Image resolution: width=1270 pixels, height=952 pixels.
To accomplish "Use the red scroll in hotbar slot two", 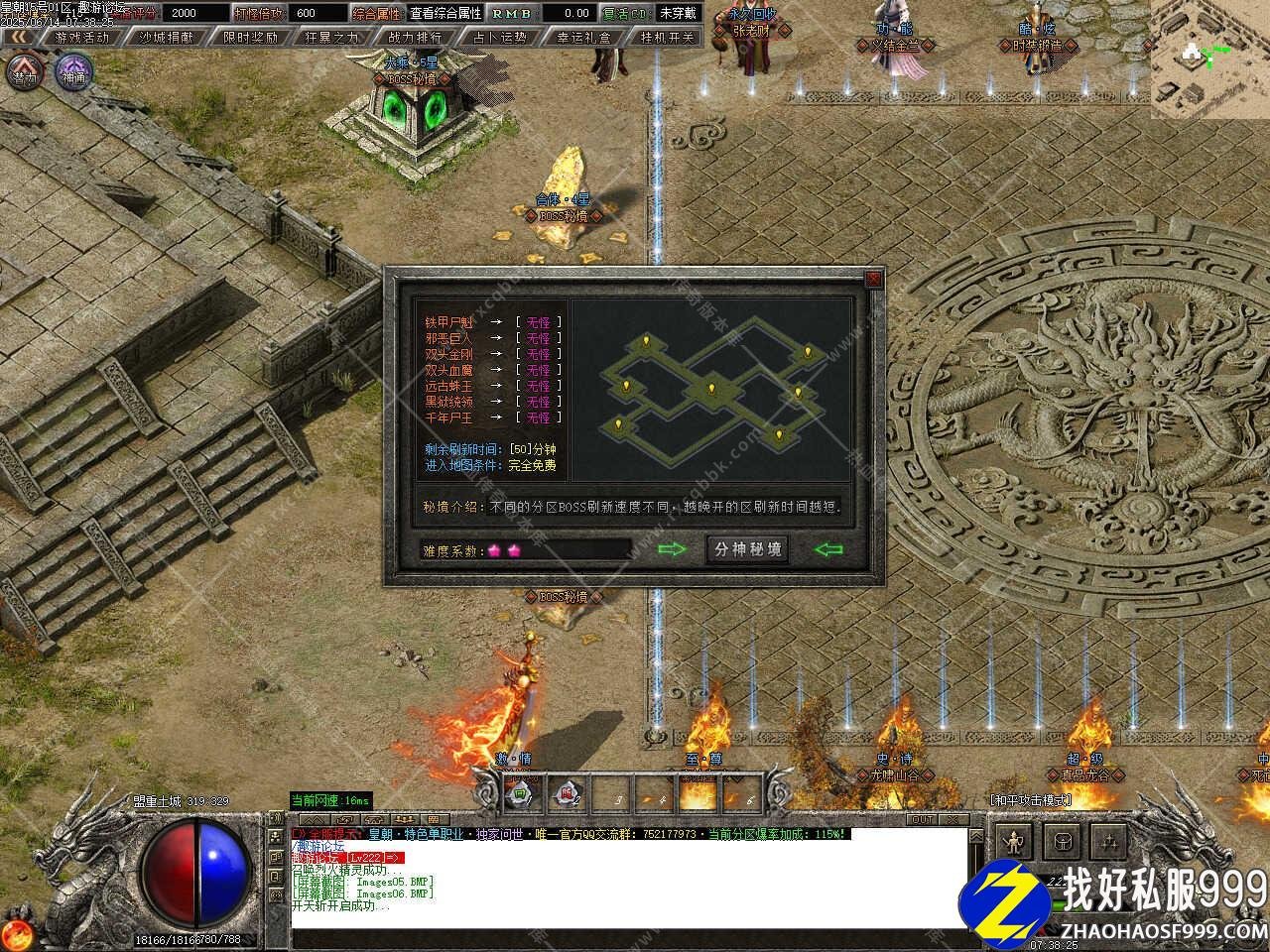I will tap(567, 793).
